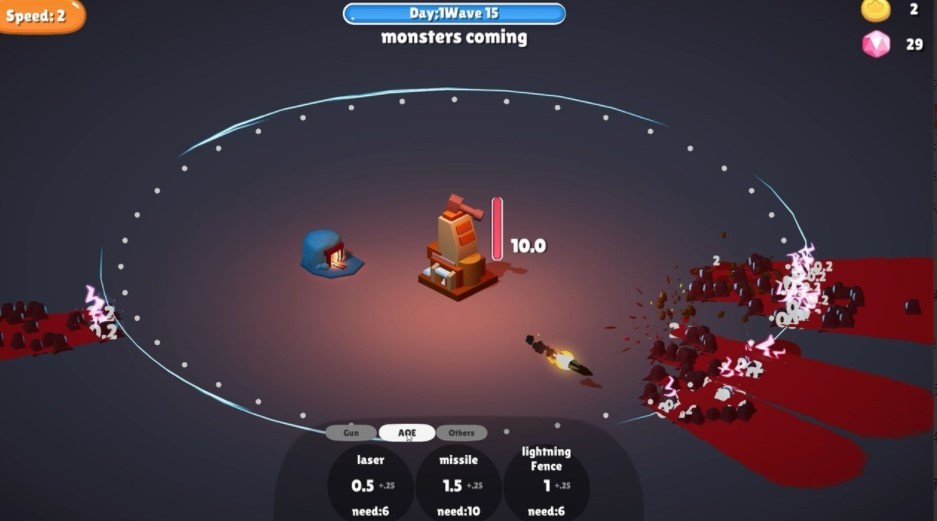Viewport: 937px width, 521px height.
Task: Select the AOE tab
Action: [x=407, y=433]
